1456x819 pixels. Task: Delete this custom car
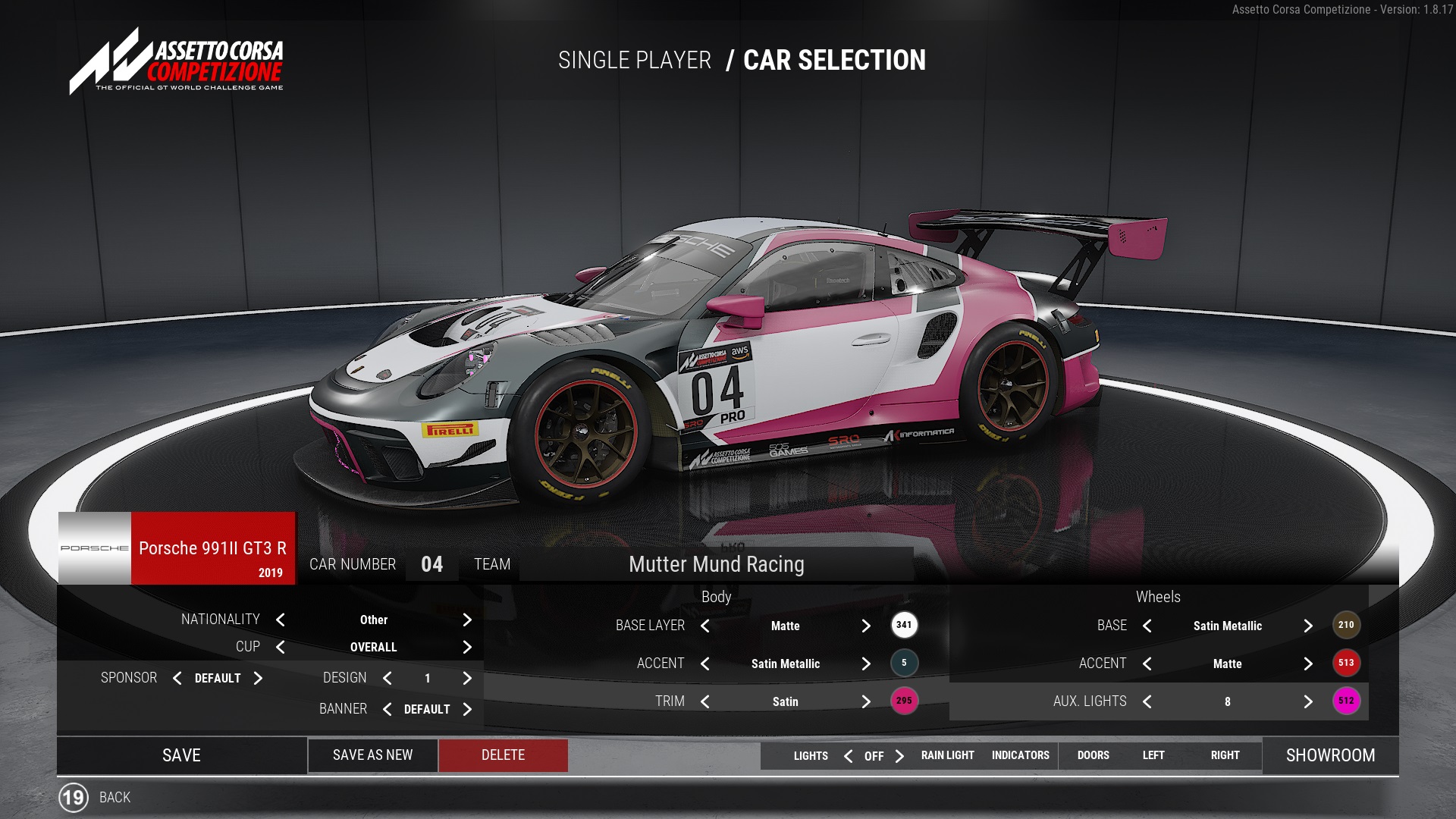pyautogui.click(x=503, y=755)
